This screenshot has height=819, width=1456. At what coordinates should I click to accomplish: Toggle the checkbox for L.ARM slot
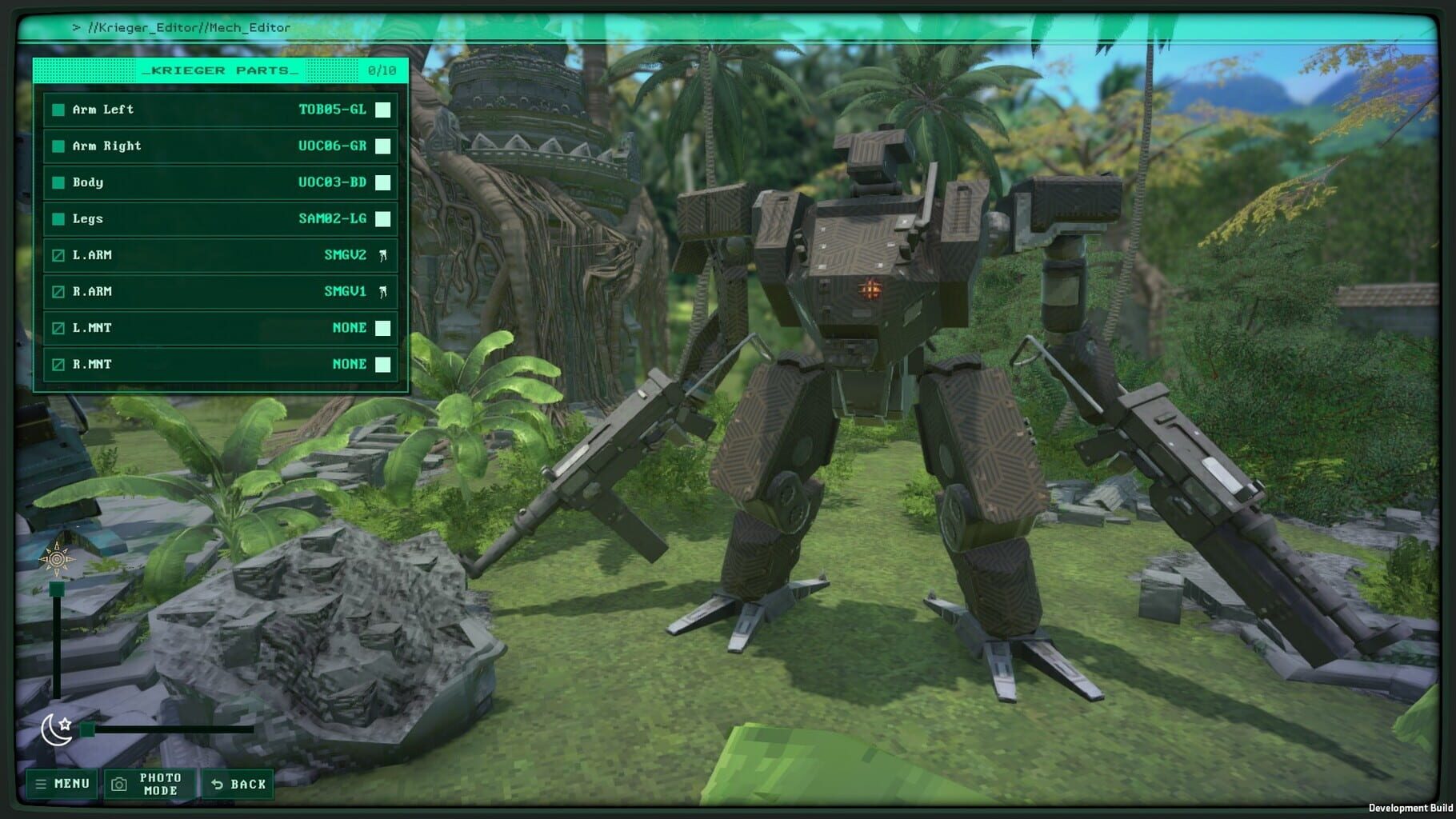(x=57, y=255)
